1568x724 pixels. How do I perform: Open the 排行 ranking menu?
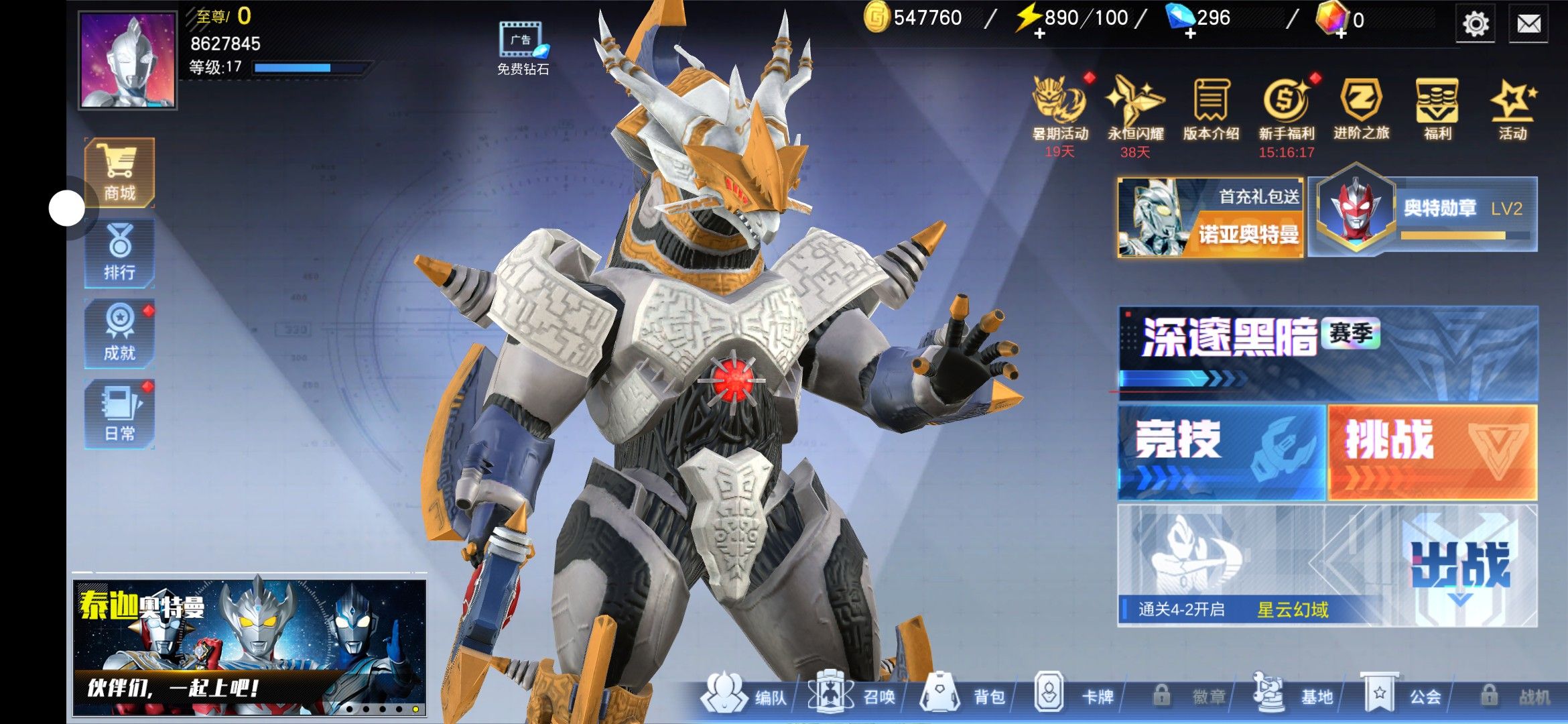119,253
